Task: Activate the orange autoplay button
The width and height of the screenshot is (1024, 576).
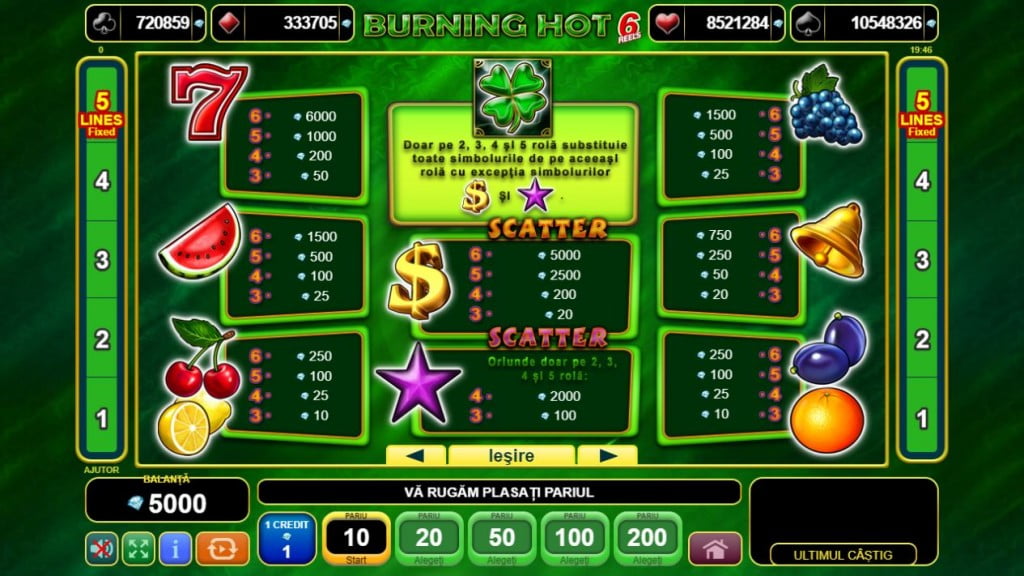Action: (222, 548)
